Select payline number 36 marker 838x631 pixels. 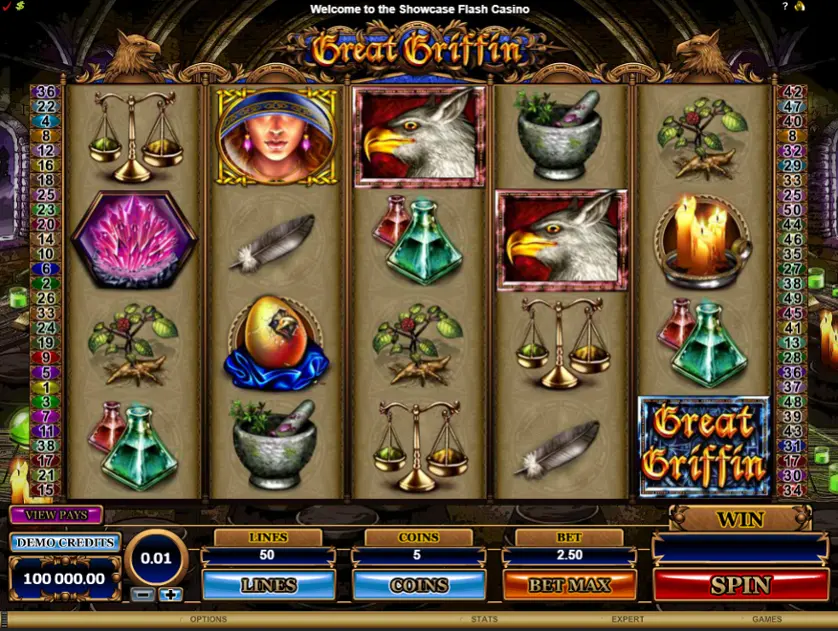click(x=46, y=91)
